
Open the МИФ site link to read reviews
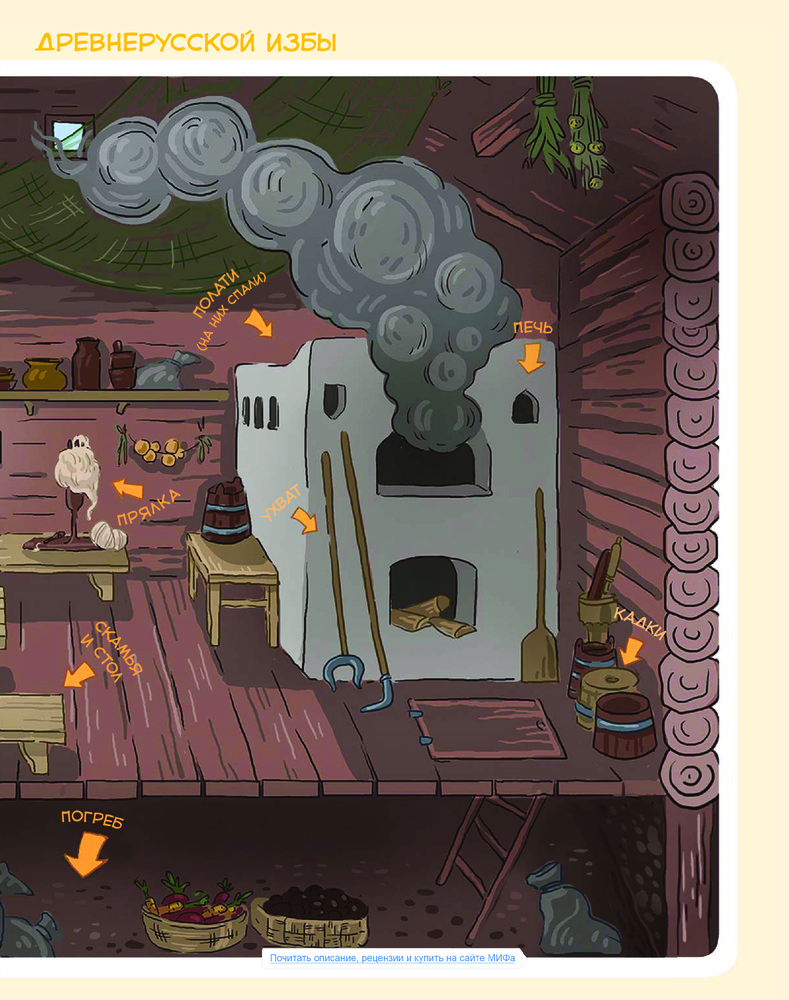[393, 958]
